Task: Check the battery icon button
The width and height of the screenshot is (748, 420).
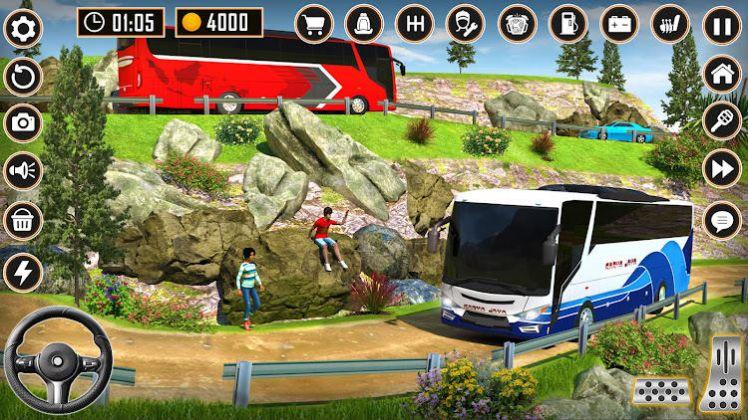Action: pos(619,24)
